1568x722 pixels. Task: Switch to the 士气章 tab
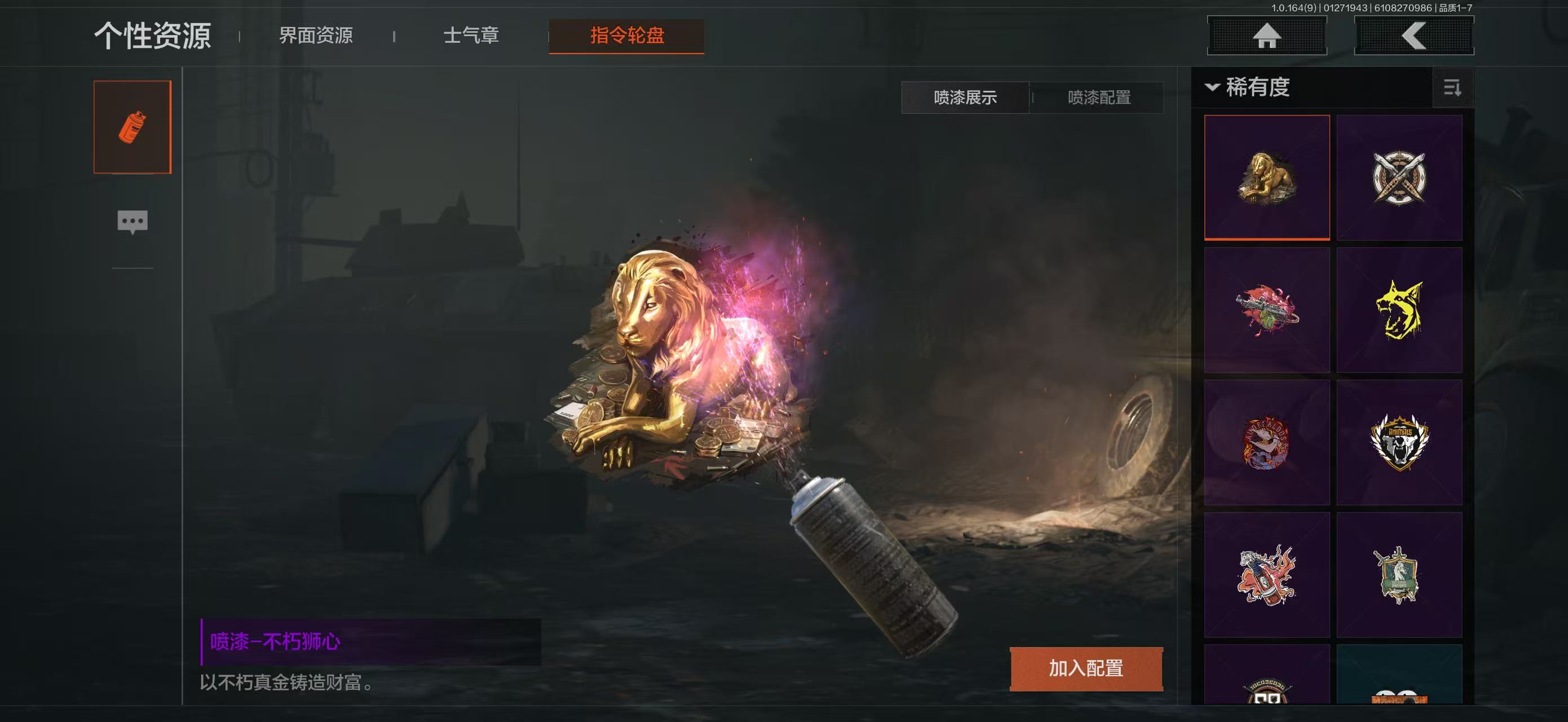[x=472, y=36]
